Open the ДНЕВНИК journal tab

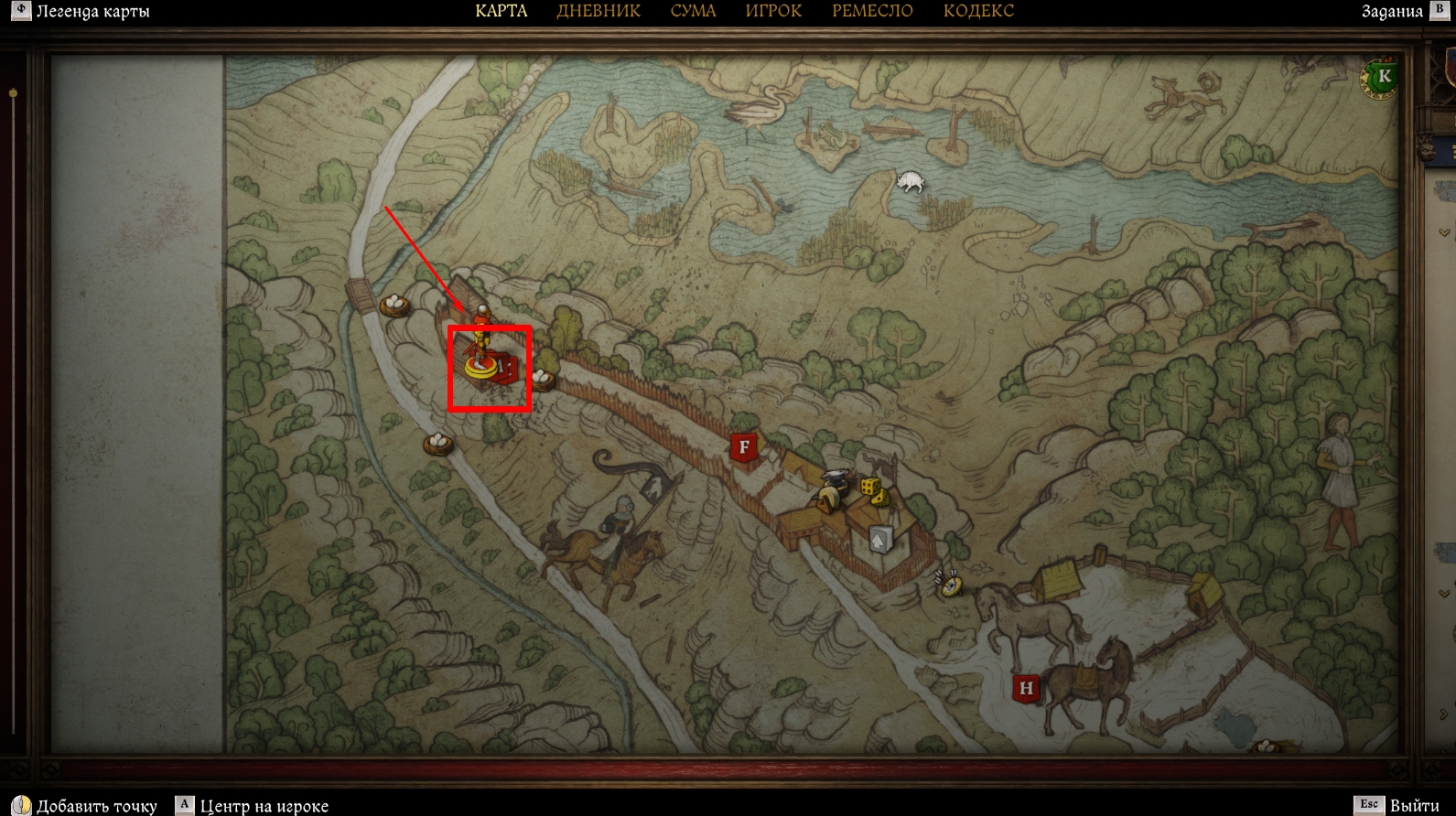[599, 12]
